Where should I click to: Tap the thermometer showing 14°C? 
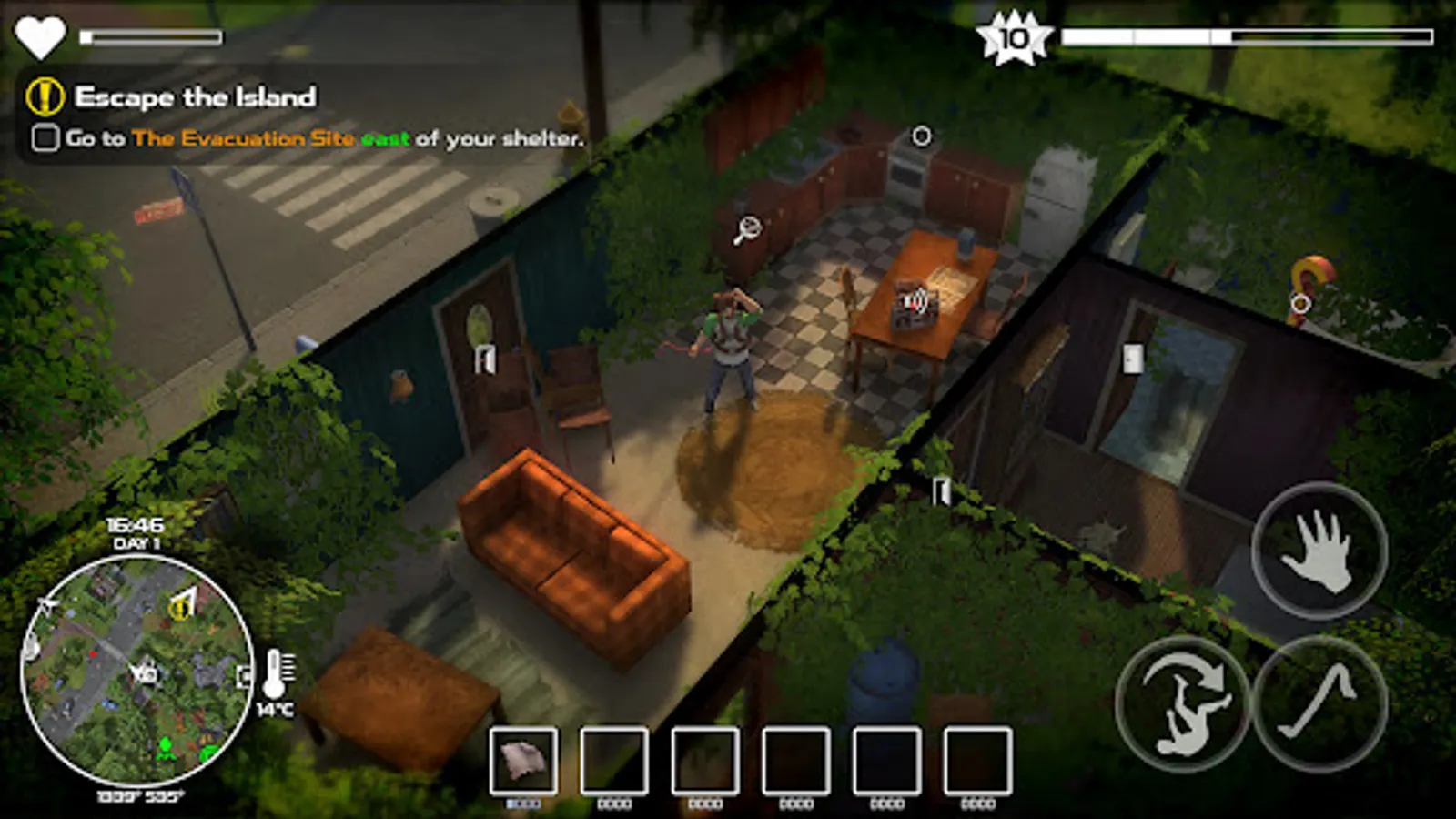pyautogui.click(x=276, y=673)
